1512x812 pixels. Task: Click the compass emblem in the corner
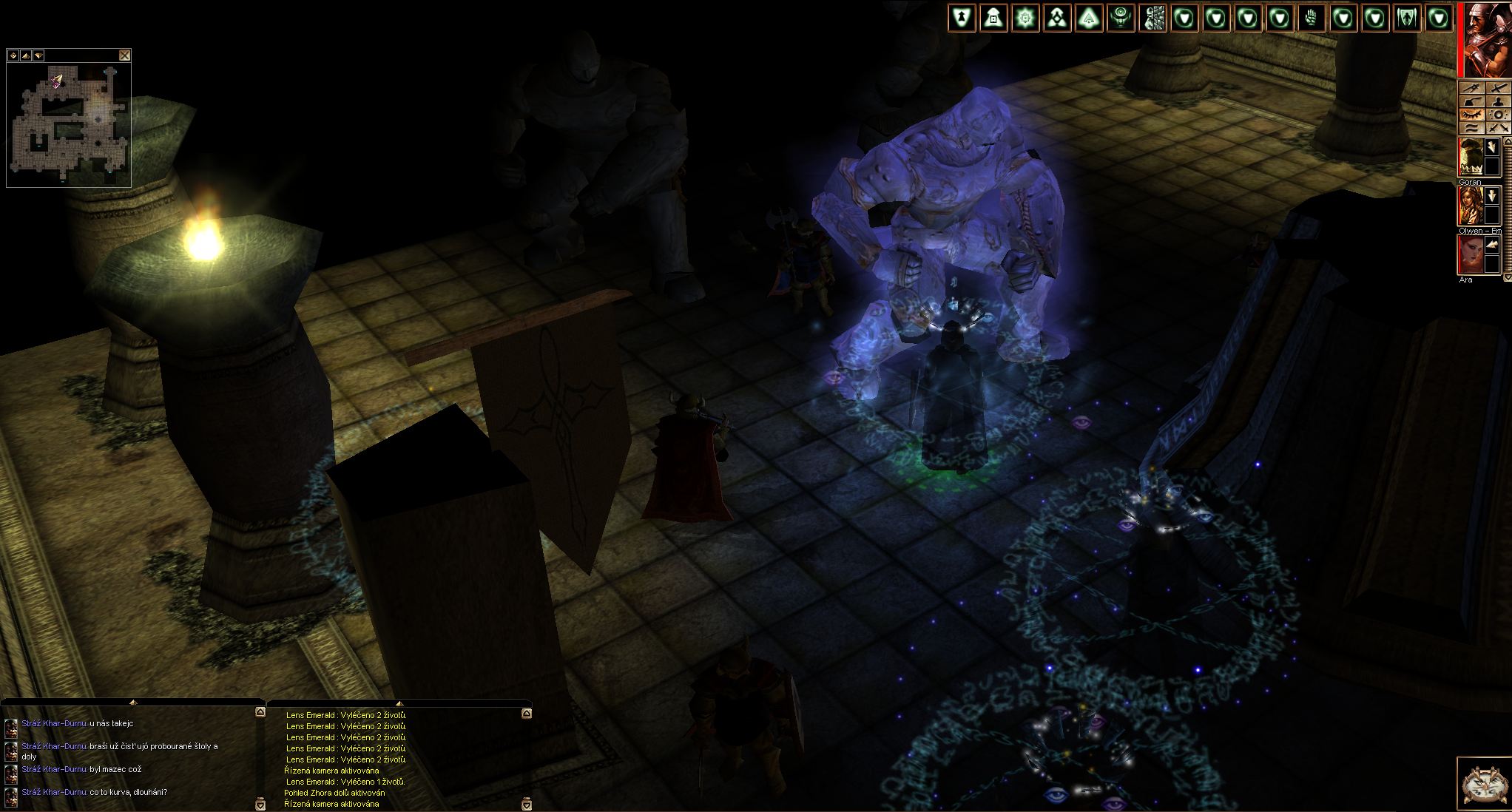pyautogui.click(x=1484, y=783)
